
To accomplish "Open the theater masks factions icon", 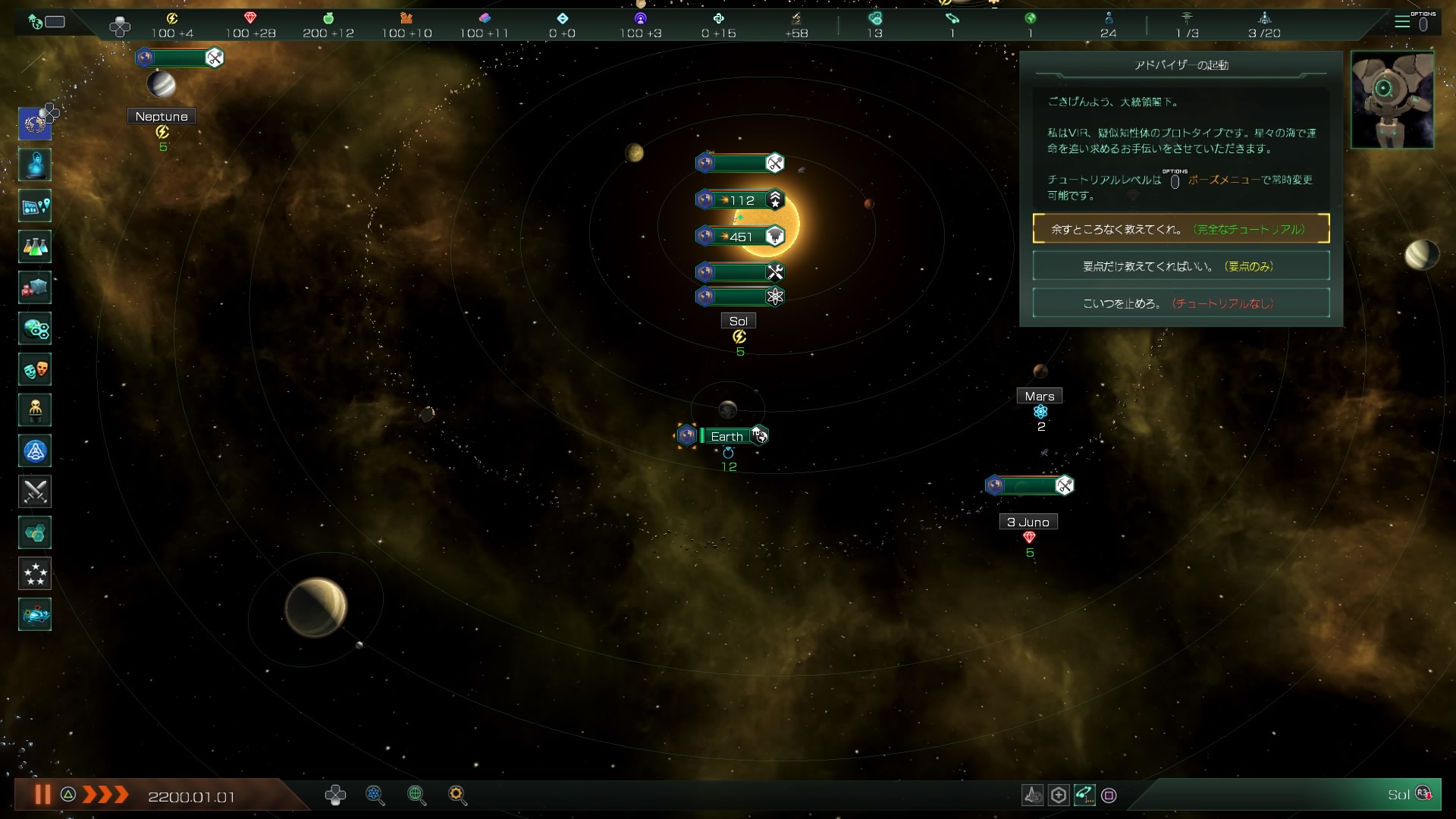I will (x=35, y=369).
